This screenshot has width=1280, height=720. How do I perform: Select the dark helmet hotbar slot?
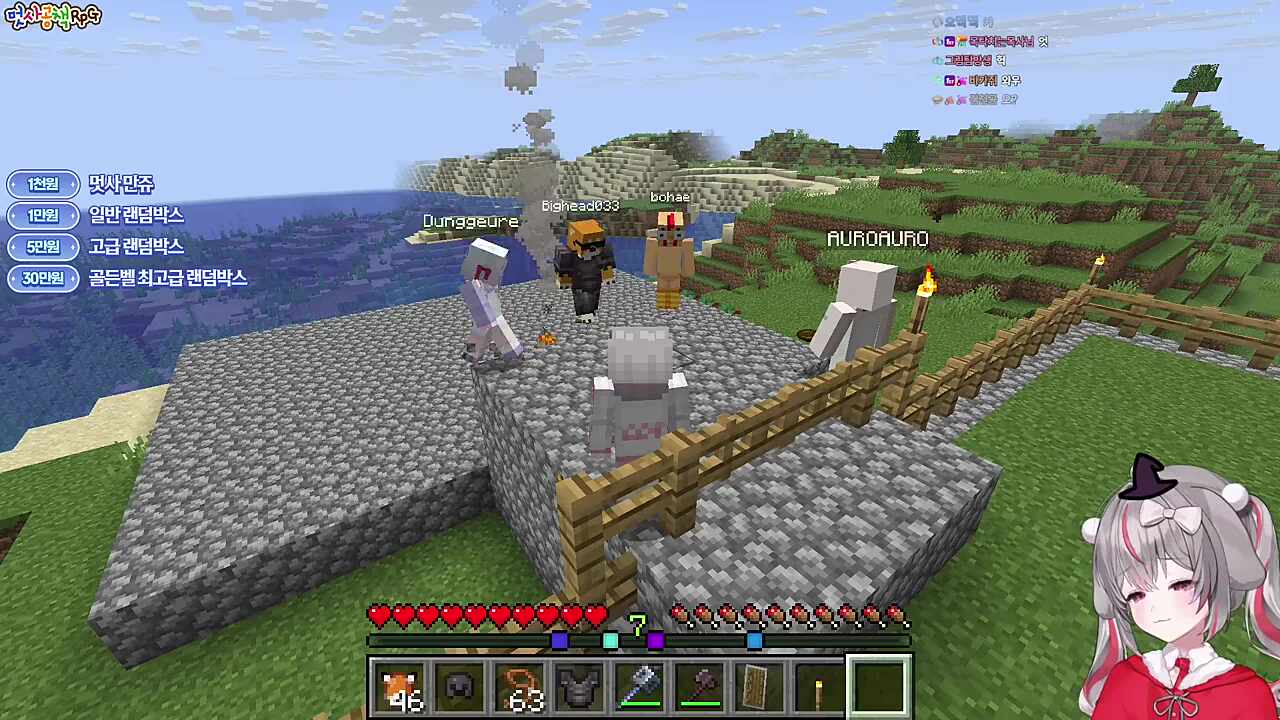pos(460,687)
